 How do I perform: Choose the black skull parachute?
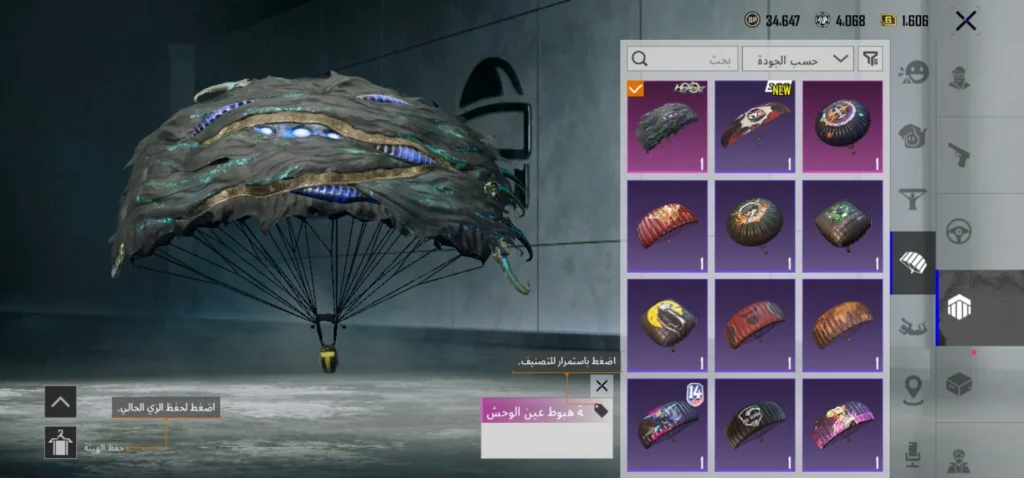755,423
